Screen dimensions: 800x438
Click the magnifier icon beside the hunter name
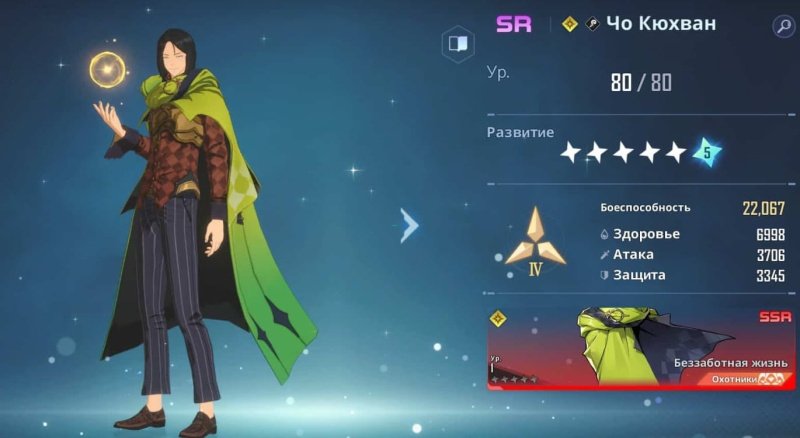pos(781,26)
